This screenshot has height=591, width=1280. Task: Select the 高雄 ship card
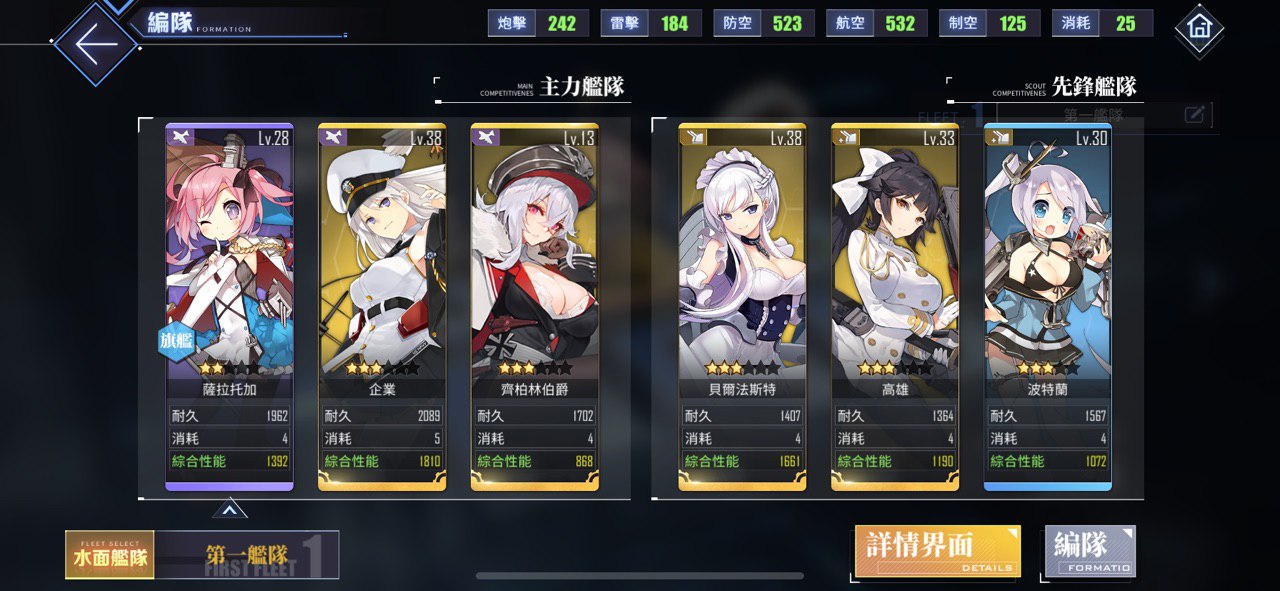point(895,300)
